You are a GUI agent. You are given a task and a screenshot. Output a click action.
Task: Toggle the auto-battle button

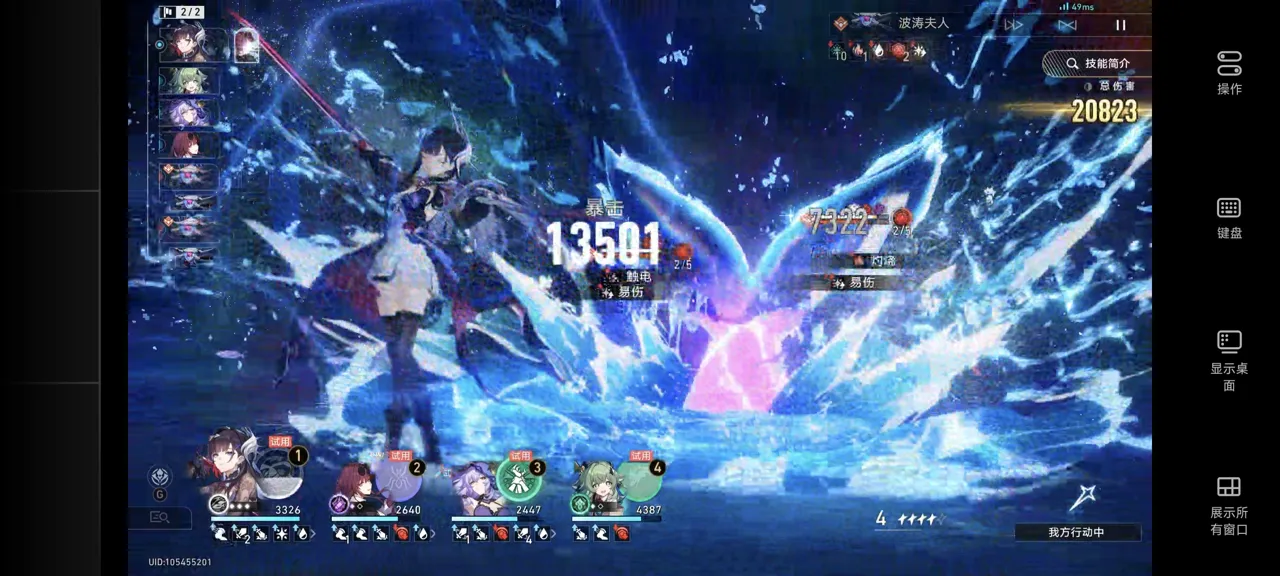coord(1067,25)
